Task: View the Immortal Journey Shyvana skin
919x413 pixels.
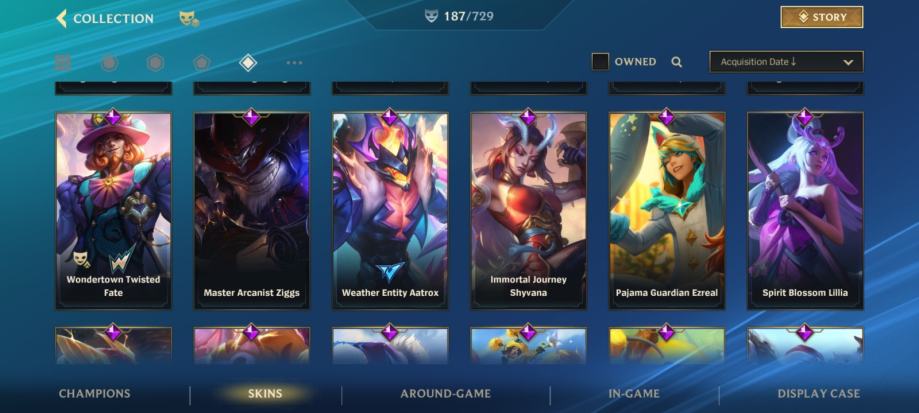Action: [528, 210]
